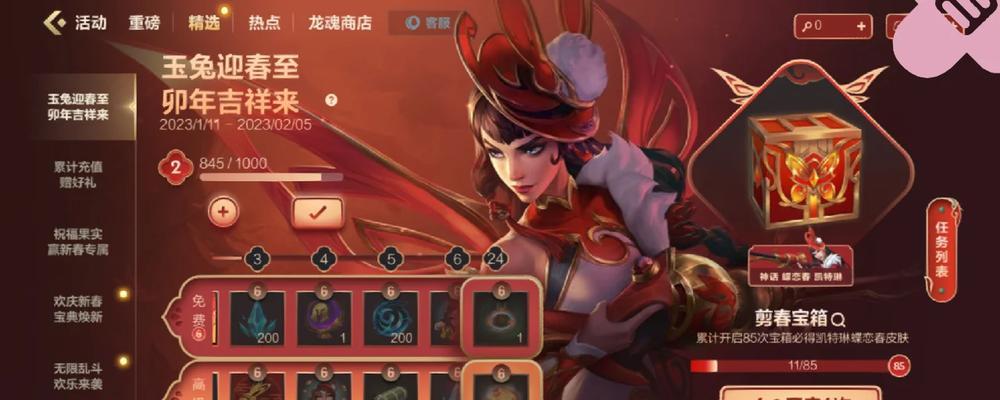Select the 玉兔迎春至 卯年吉祥来 event entry
The height and width of the screenshot is (400, 1000).
[x=78, y=107]
